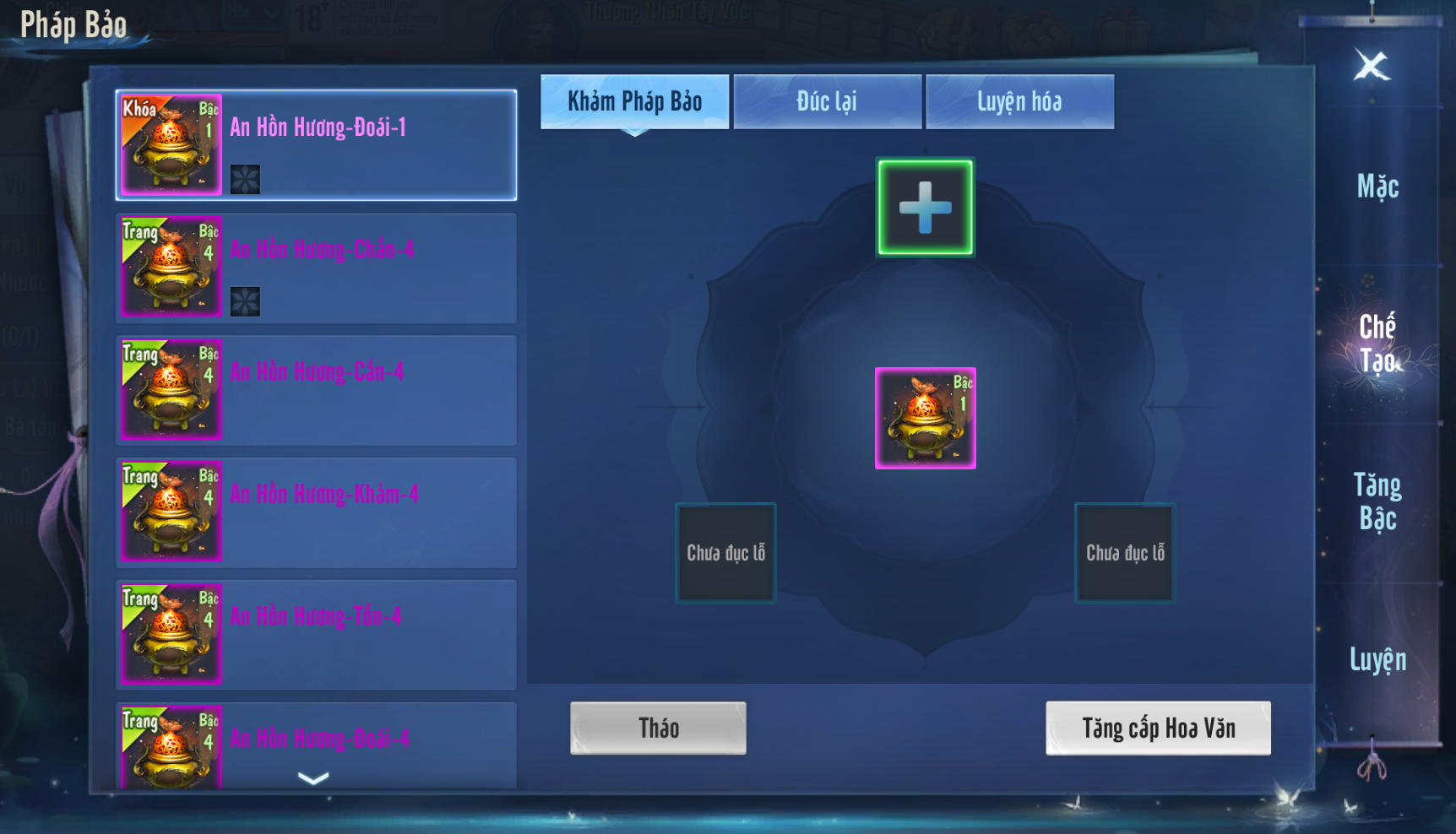Close the Pháp Bảo window
Screen dimensions: 1456x834
1372,66
